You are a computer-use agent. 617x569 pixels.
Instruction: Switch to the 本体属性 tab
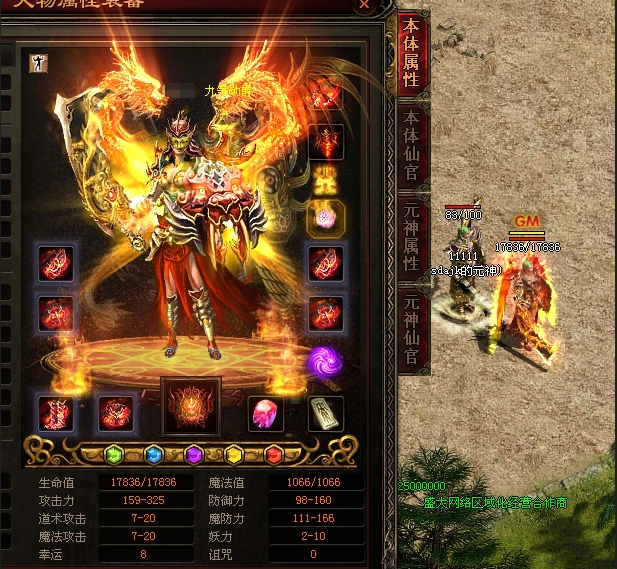pyautogui.click(x=412, y=54)
